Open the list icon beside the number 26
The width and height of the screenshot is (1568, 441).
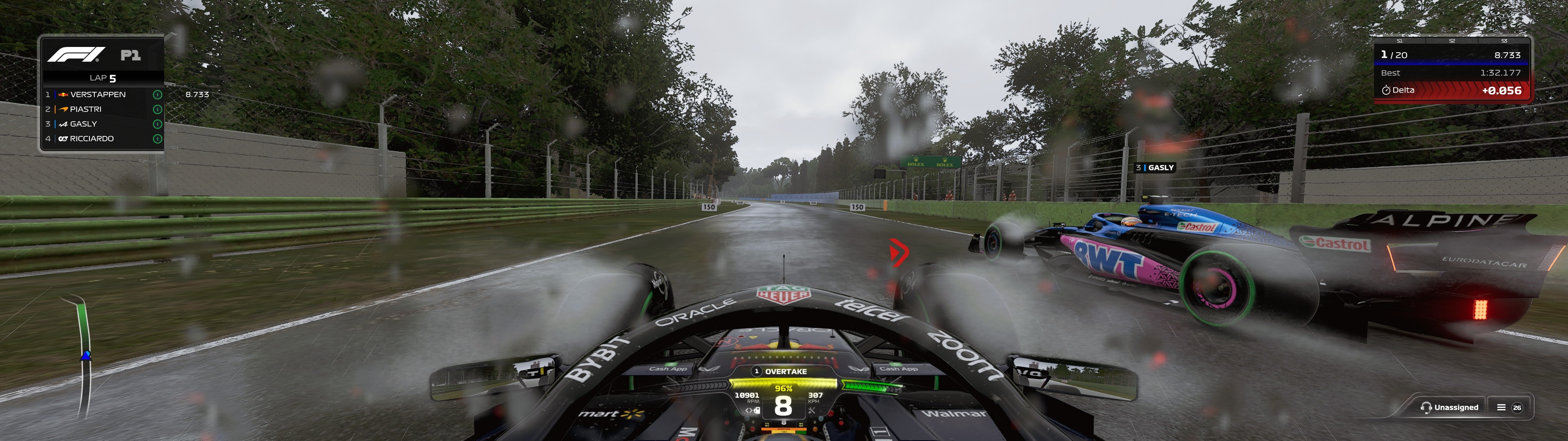(1501, 408)
